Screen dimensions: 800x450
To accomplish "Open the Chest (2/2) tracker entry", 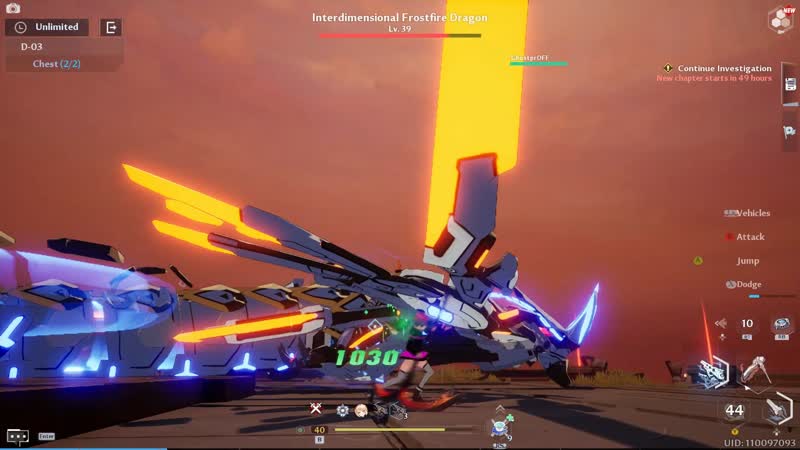I will coord(56,64).
